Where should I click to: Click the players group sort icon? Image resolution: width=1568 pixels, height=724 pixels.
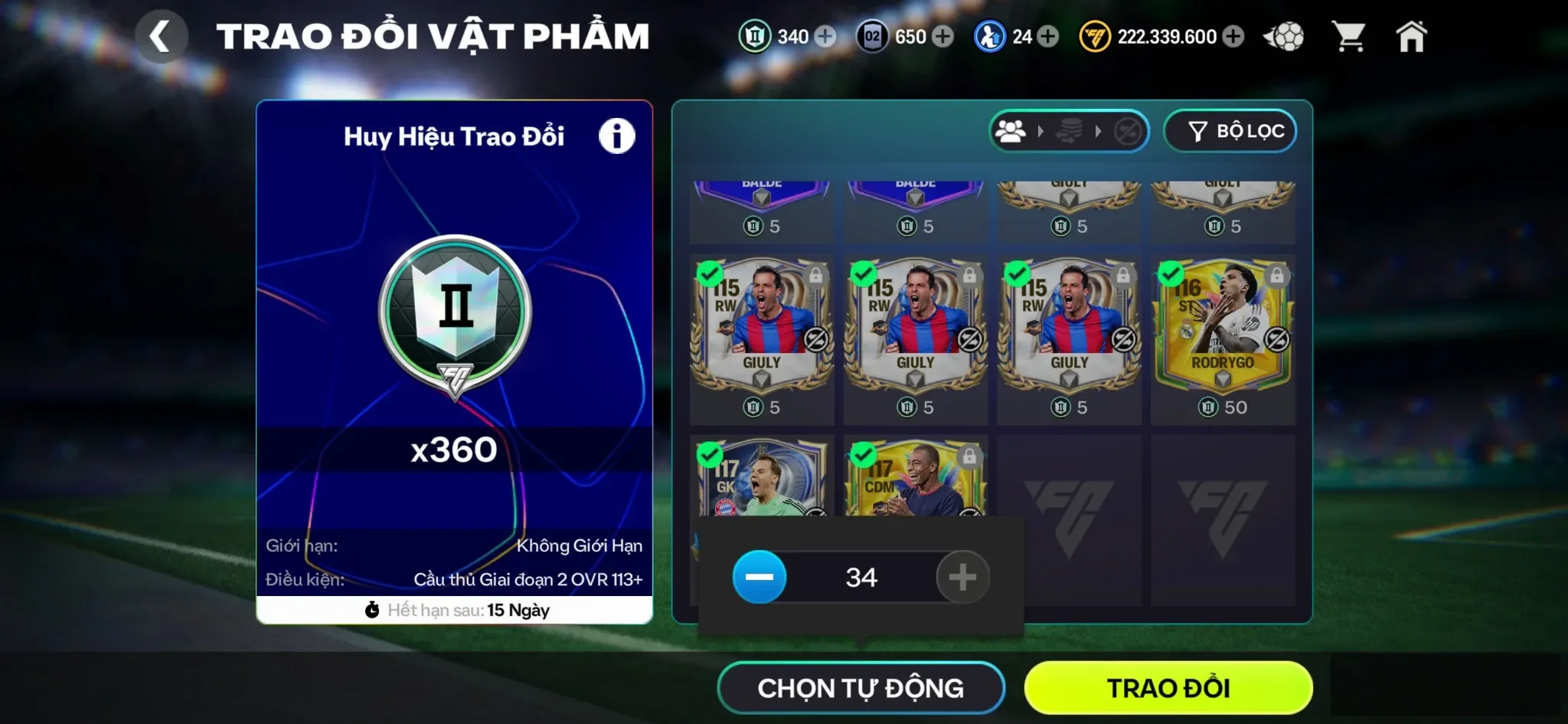click(1011, 132)
